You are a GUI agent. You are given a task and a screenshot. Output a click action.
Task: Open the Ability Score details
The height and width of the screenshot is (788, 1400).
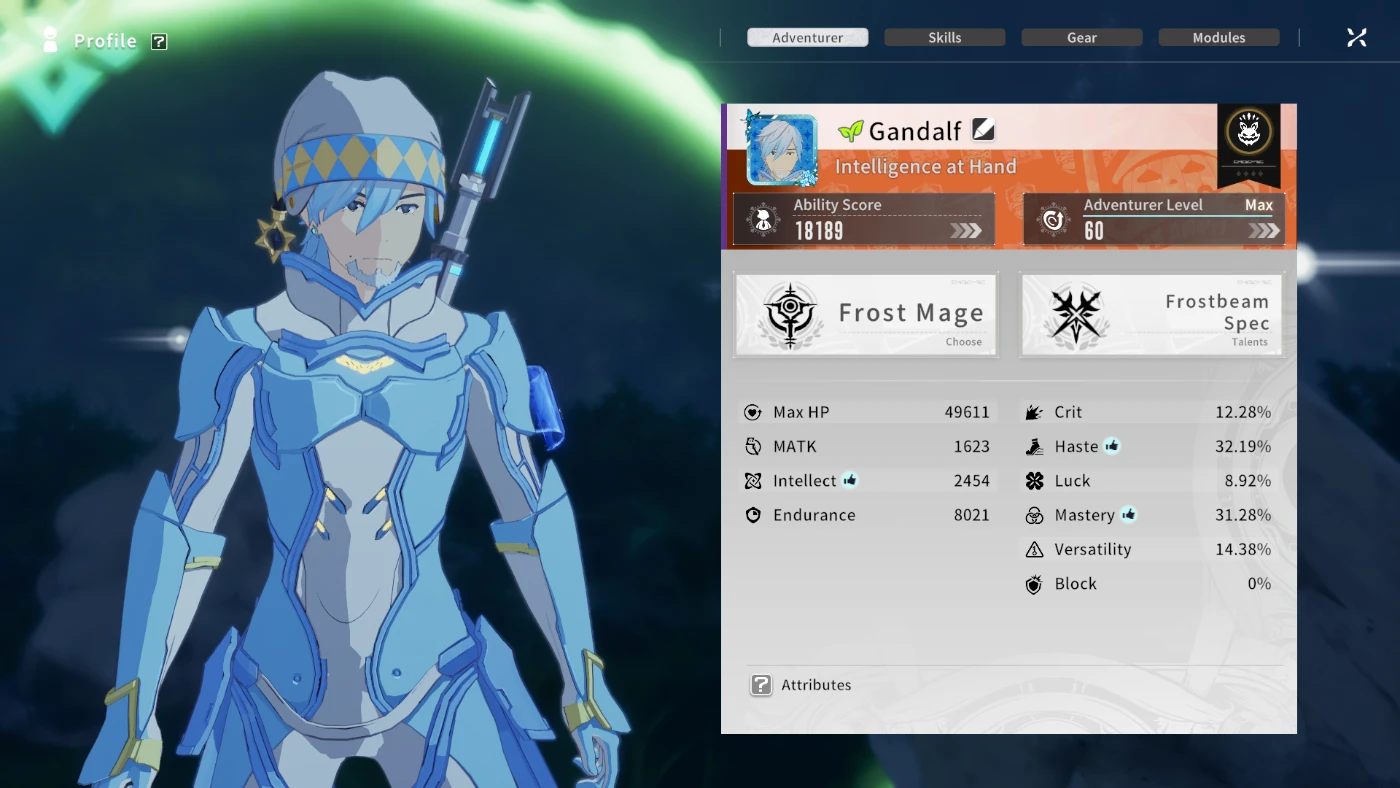coord(864,219)
